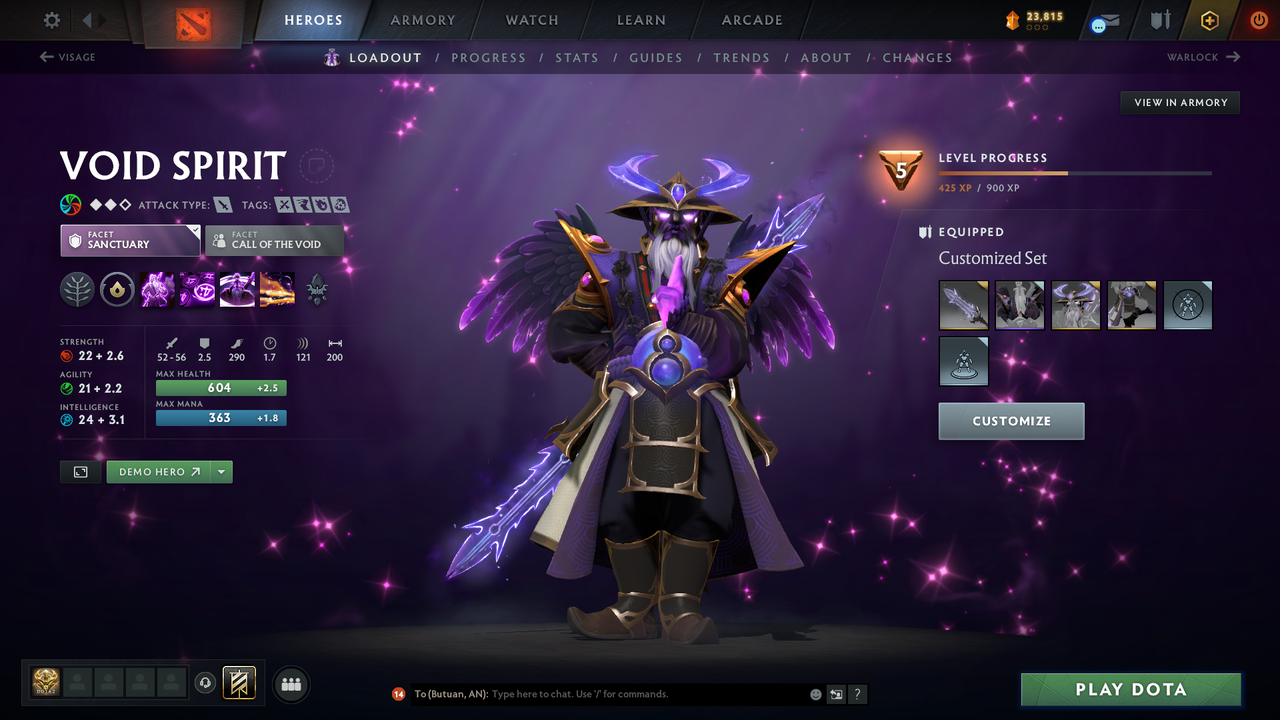
Task: Select the Sanctuary facet
Action: click(x=130, y=240)
